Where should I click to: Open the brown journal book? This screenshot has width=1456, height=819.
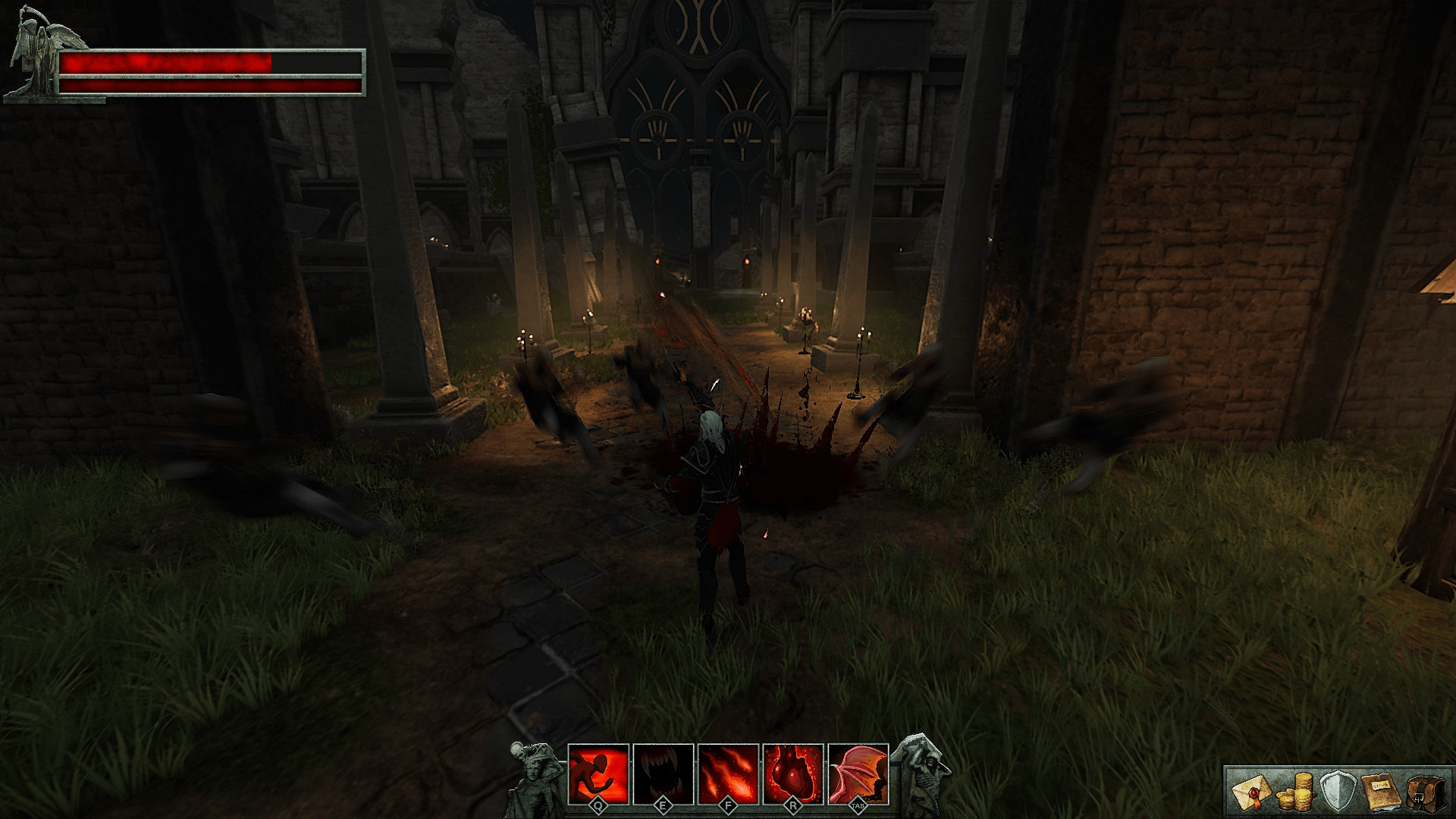pos(1379,792)
